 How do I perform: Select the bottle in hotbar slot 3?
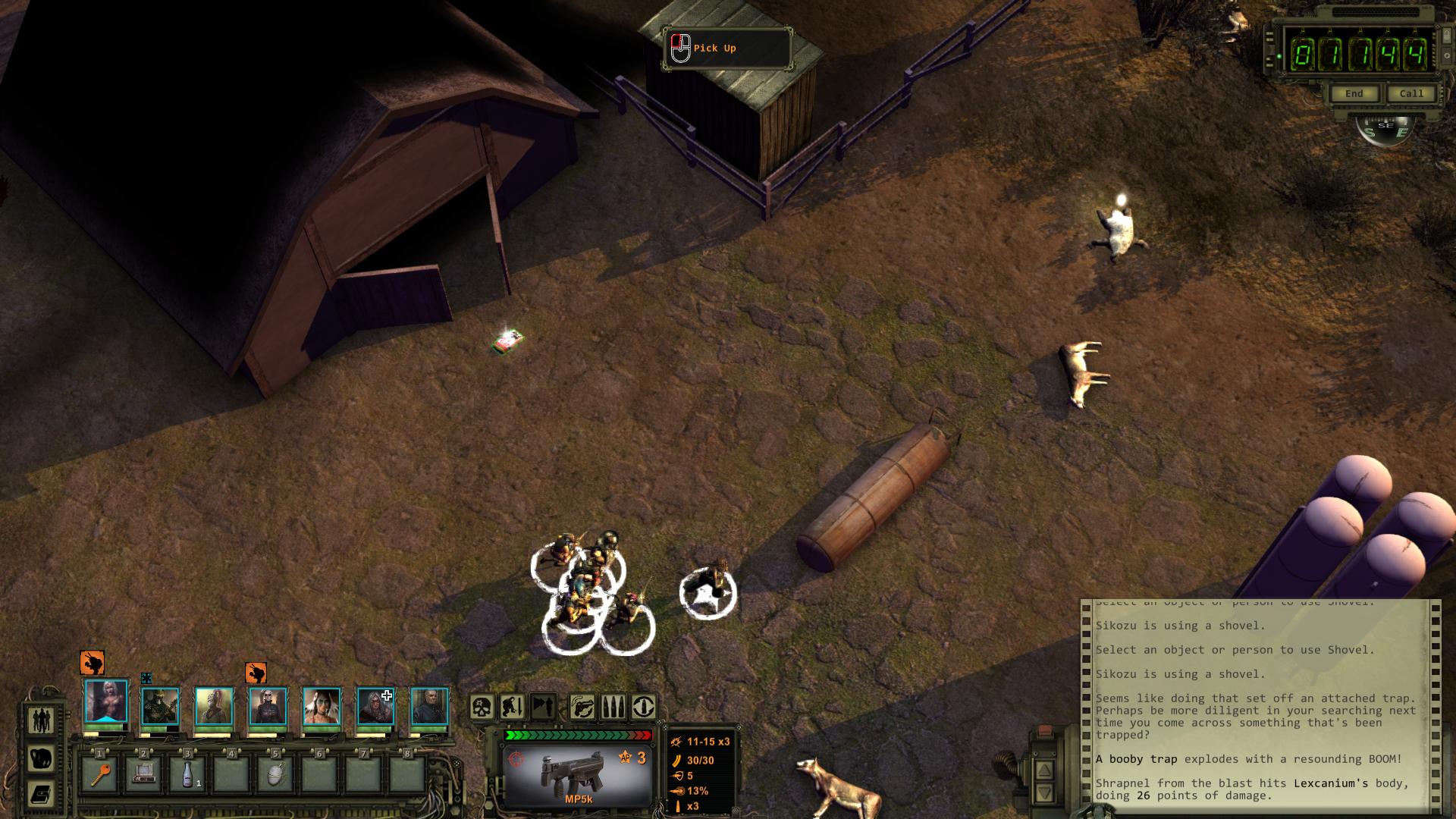pos(188,775)
